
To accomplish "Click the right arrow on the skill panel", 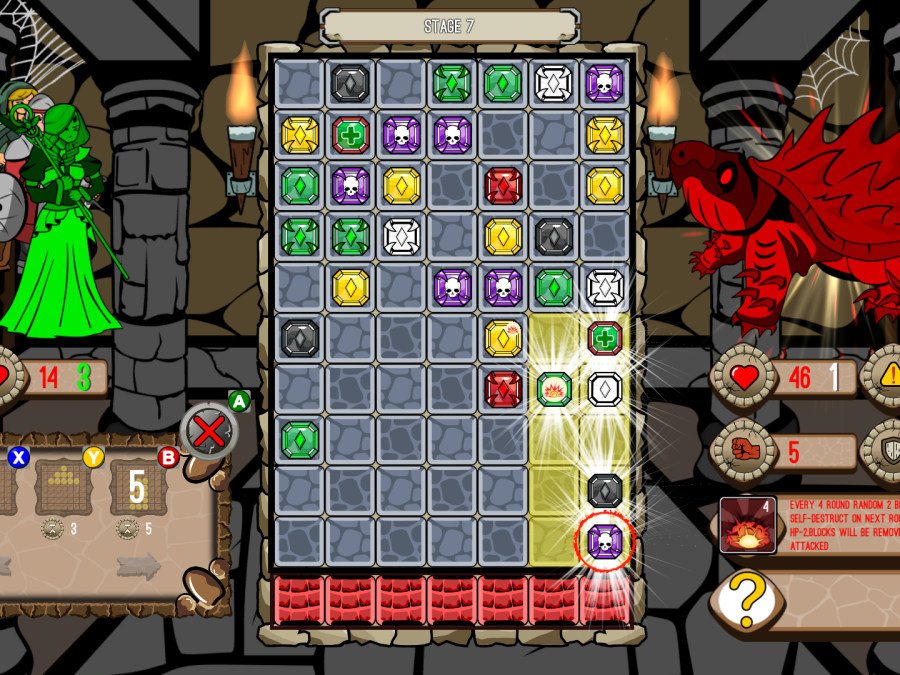I will tap(137, 566).
